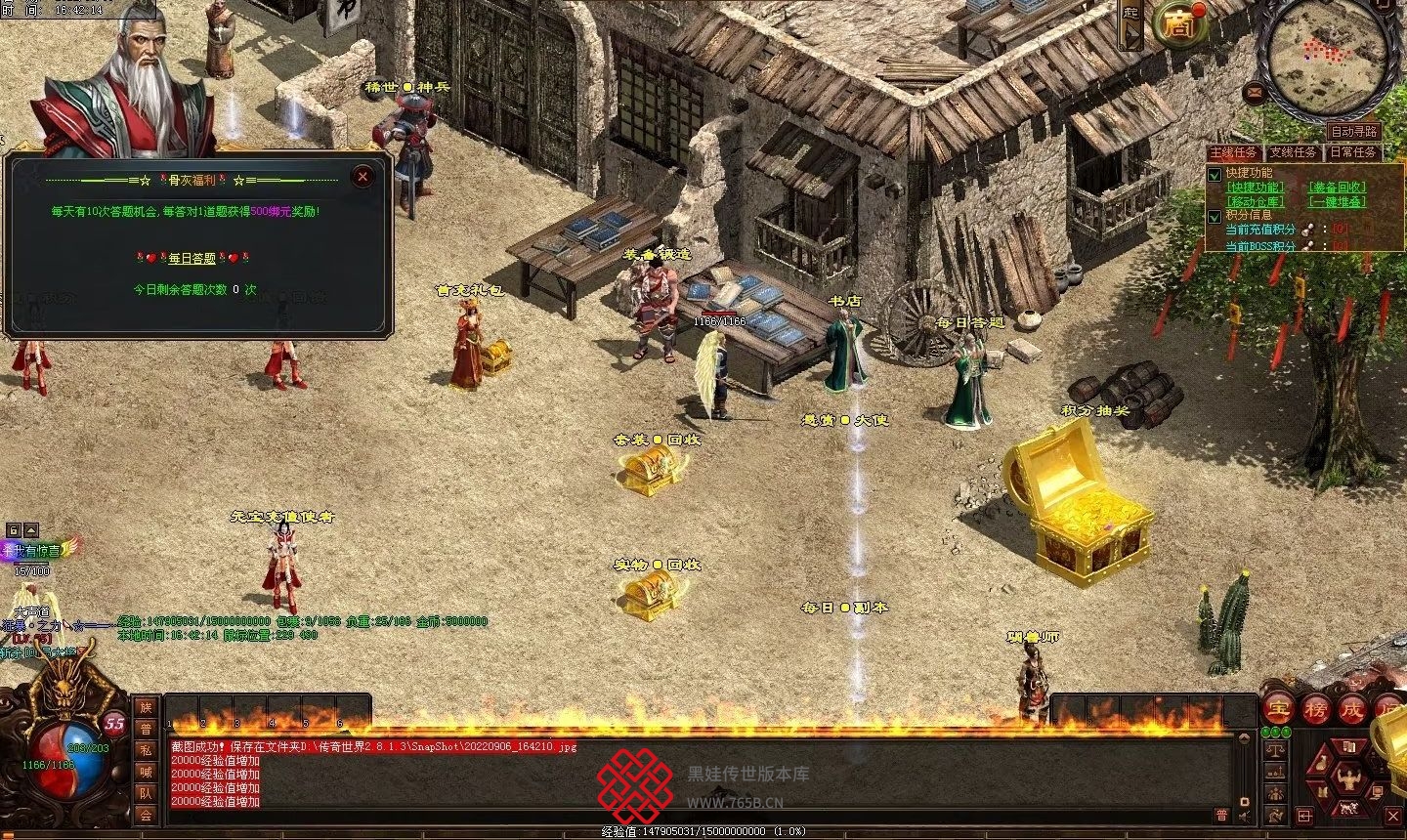Open the mail envelope icon

(x=1255, y=93)
